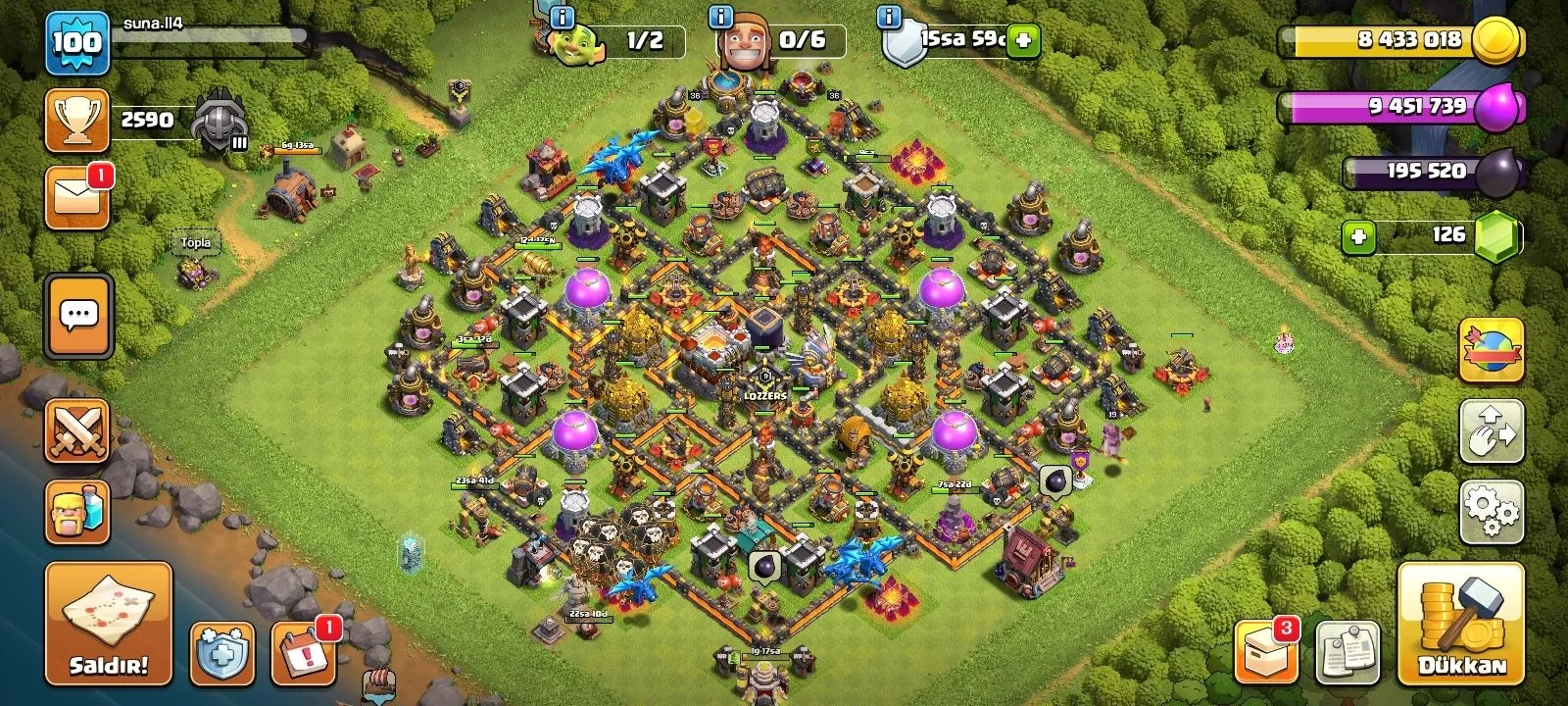Open the clipboard notes button
Viewport: 1568px width, 706px height.
click(x=1347, y=652)
